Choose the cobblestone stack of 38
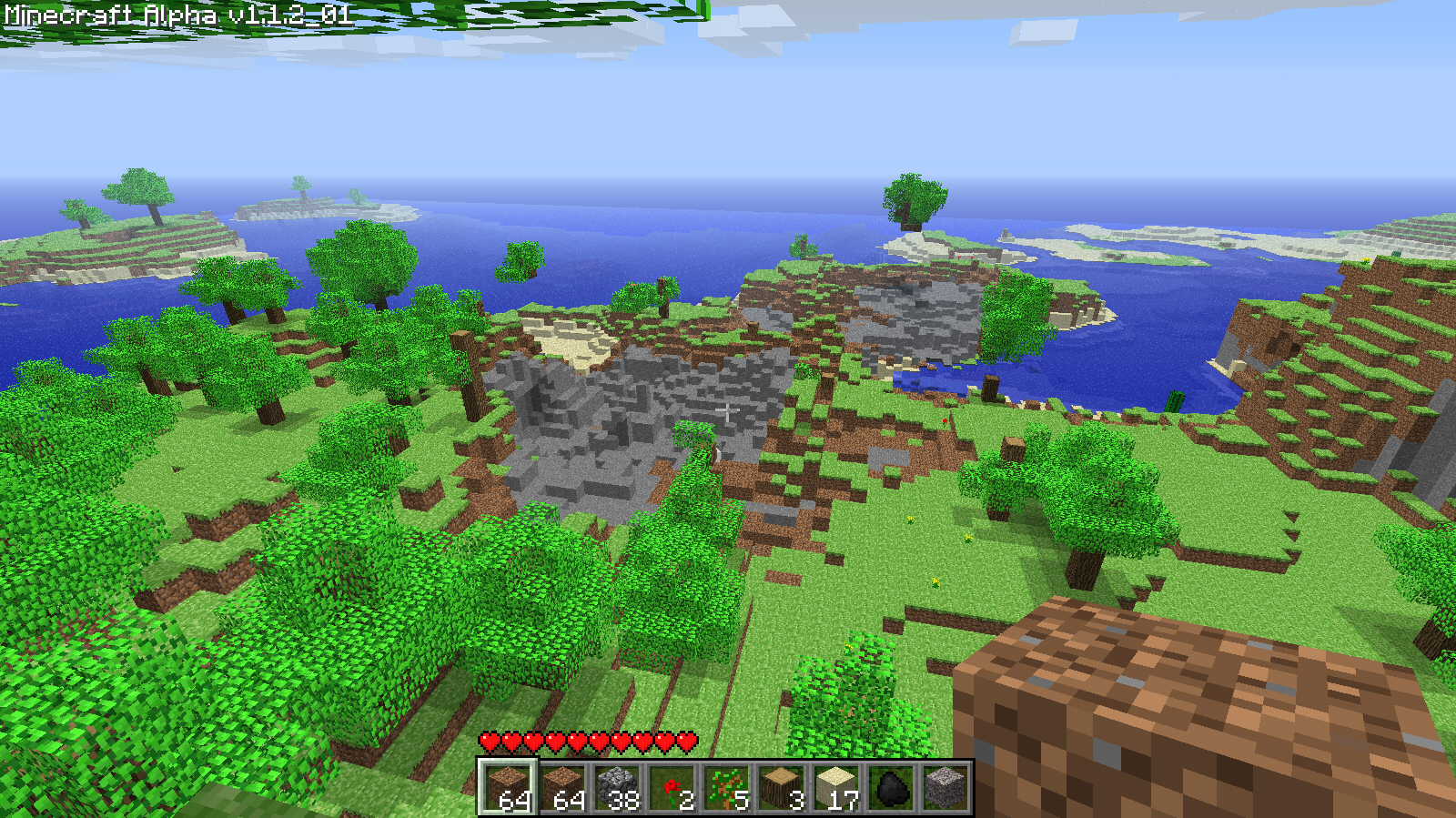Viewport: 1456px width, 818px height. point(617,787)
